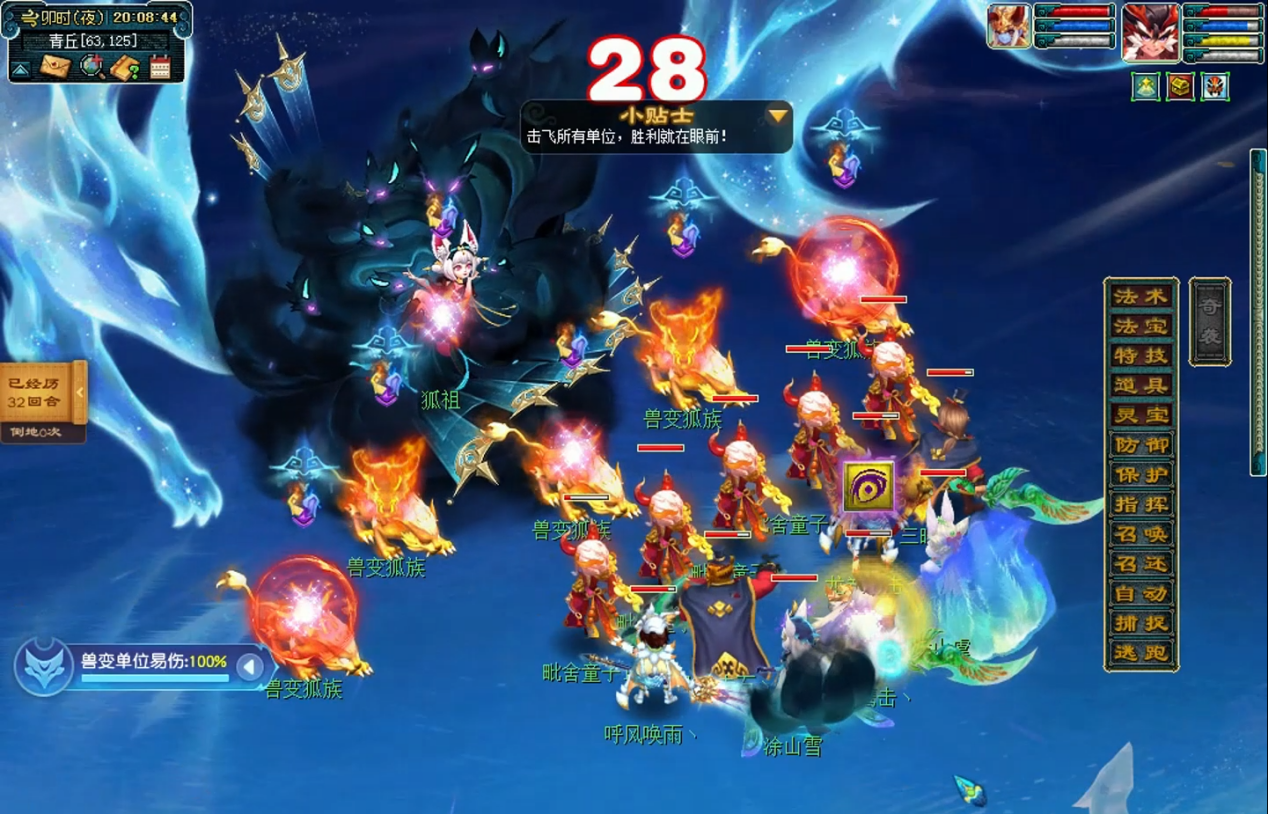The image size is (1268, 814).
Task: Open the 法宝 treasure command
Action: 1141,326
